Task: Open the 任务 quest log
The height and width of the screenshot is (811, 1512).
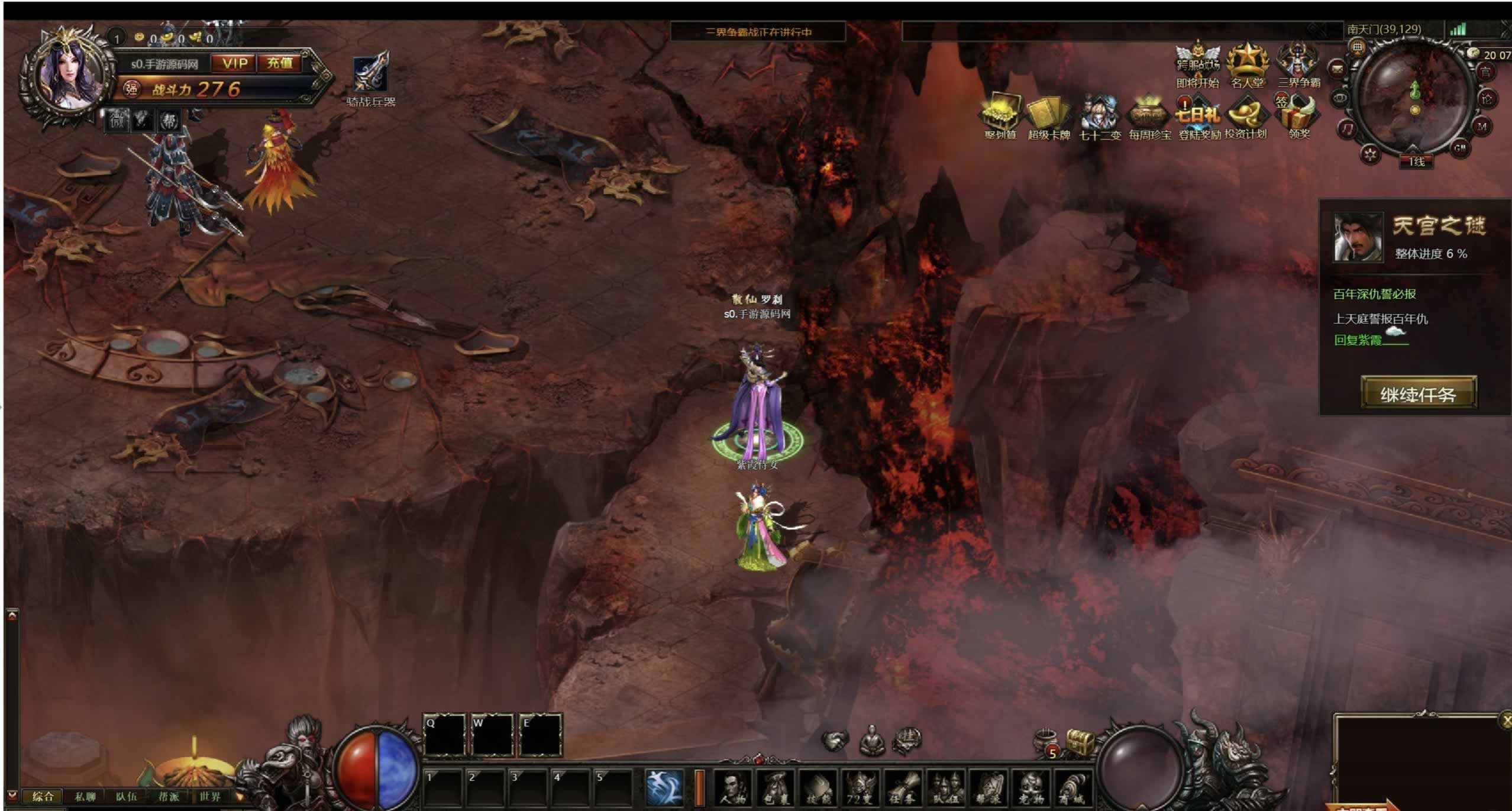Action: coord(902,789)
